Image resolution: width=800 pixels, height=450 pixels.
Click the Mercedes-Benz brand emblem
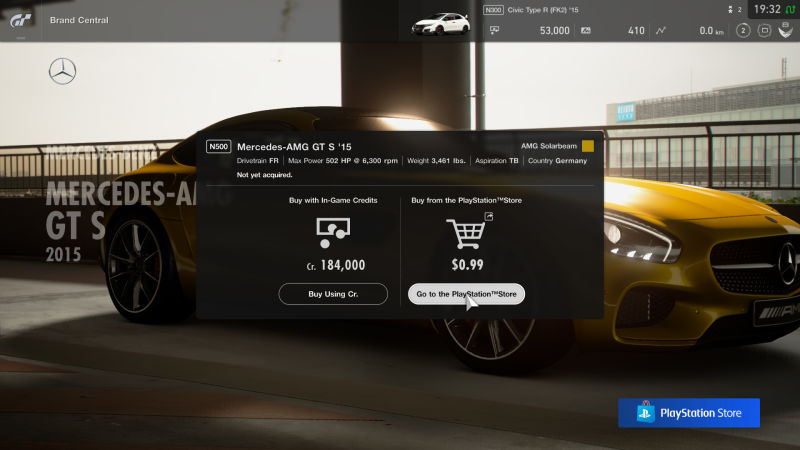tap(62, 71)
